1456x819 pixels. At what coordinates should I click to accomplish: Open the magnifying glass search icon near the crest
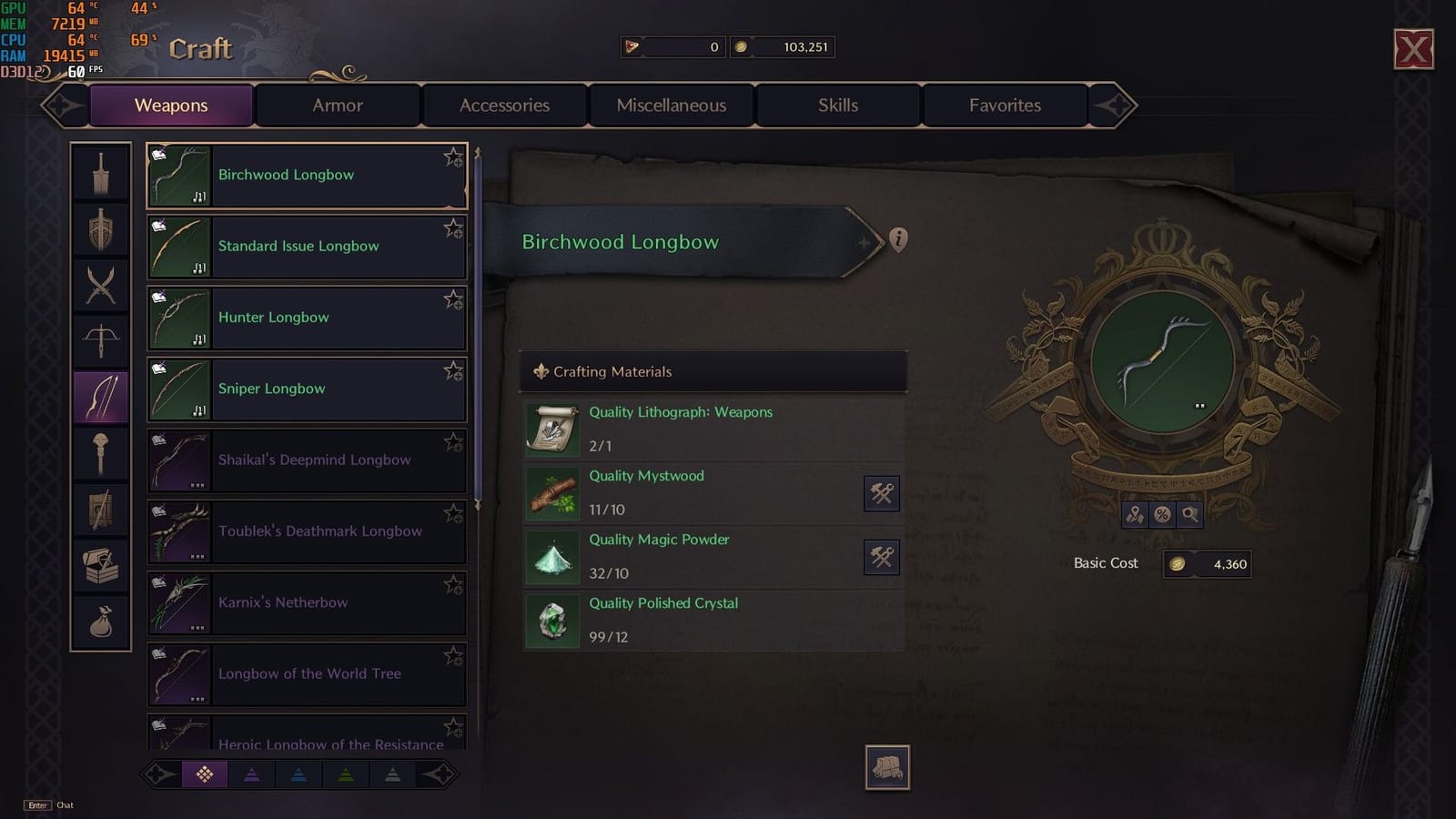coord(1188,514)
